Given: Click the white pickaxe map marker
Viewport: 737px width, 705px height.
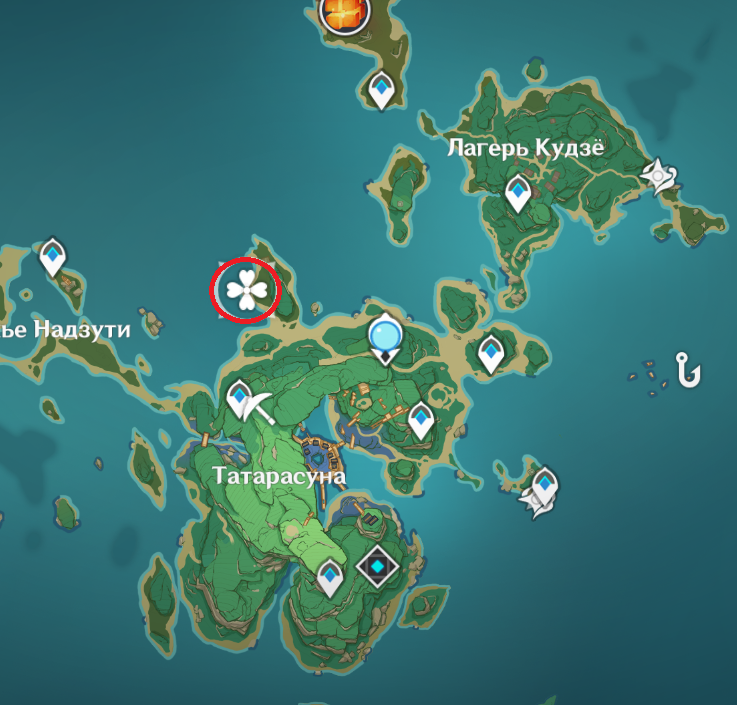Looking at the screenshot, I should coord(259,405).
